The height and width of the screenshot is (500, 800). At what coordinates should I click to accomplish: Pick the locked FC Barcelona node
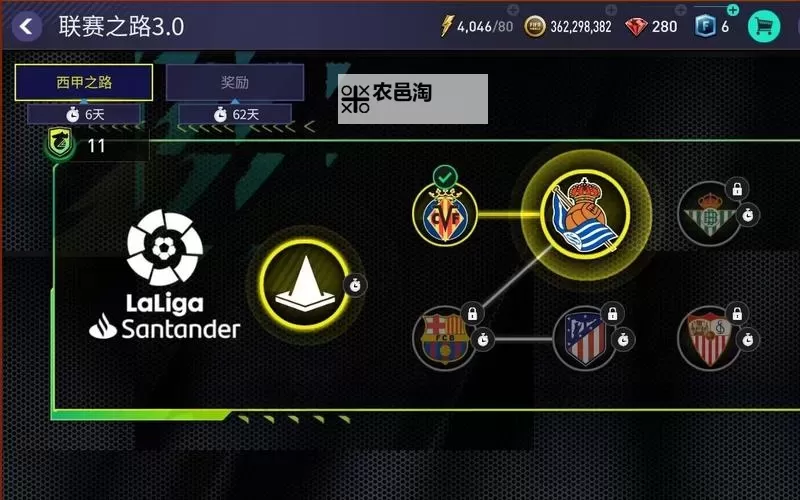pyautogui.click(x=445, y=338)
